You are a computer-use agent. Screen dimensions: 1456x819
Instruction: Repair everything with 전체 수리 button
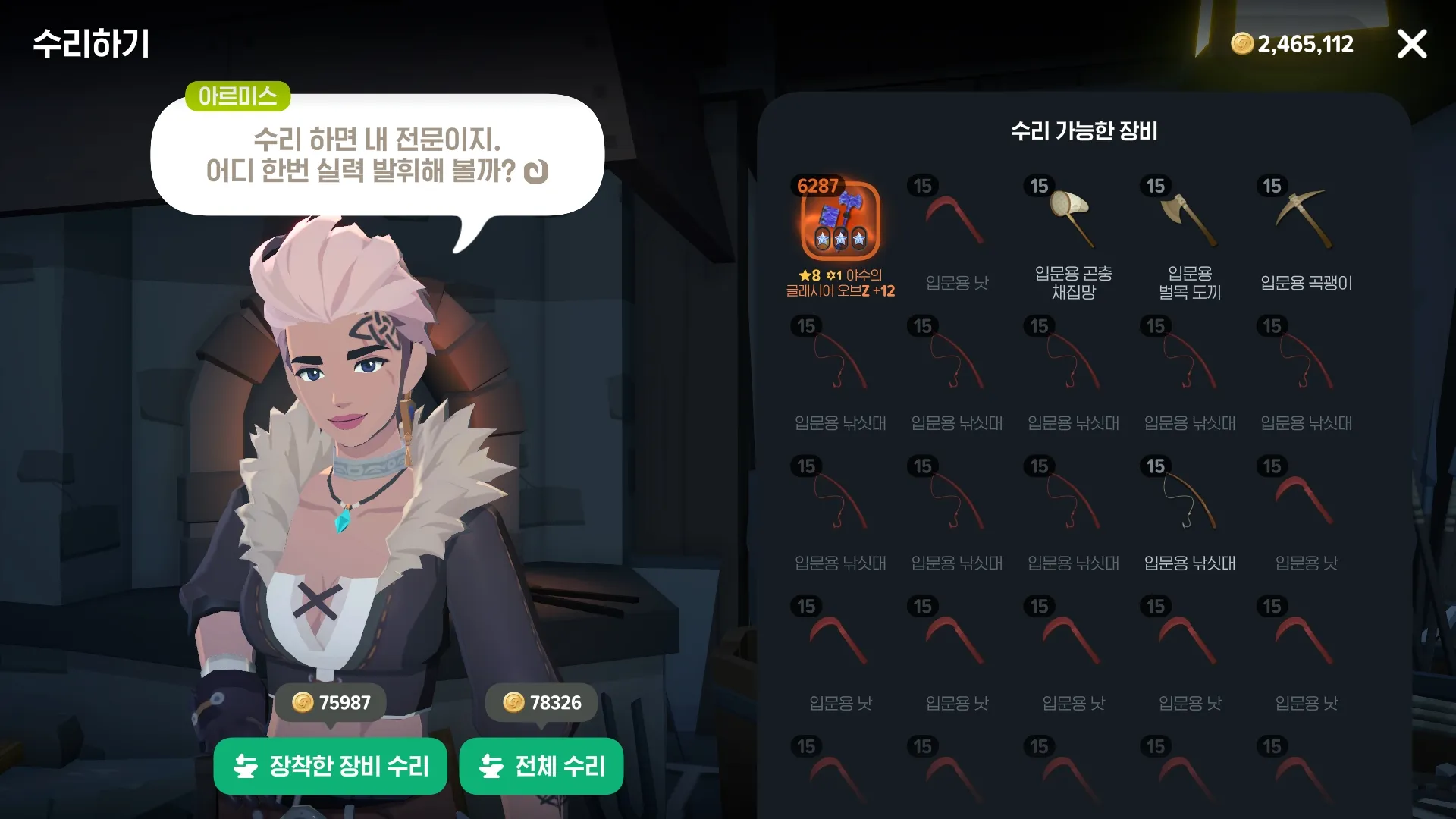click(541, 766)
